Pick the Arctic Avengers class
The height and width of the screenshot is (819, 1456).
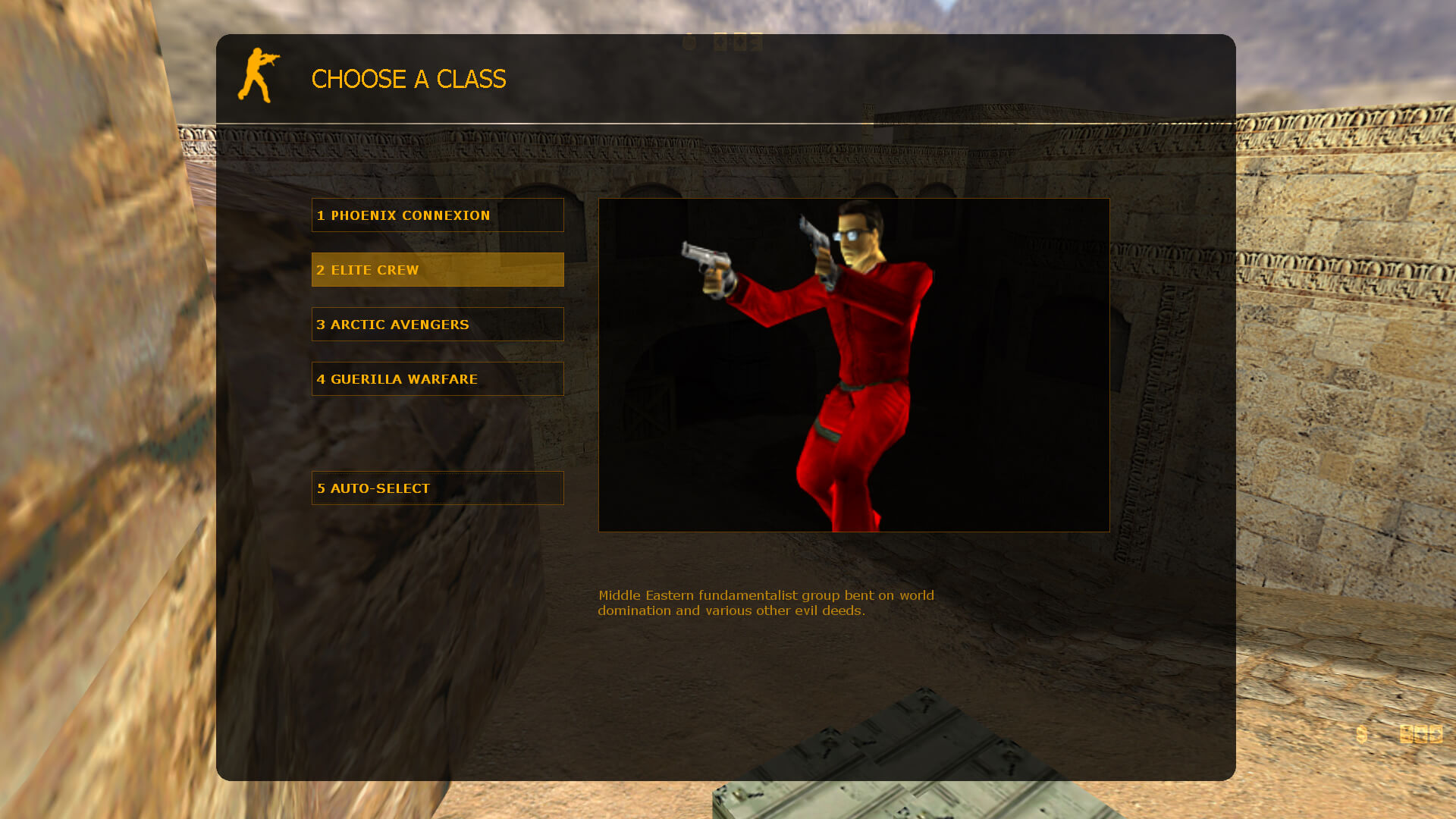(x=438, y=325)
